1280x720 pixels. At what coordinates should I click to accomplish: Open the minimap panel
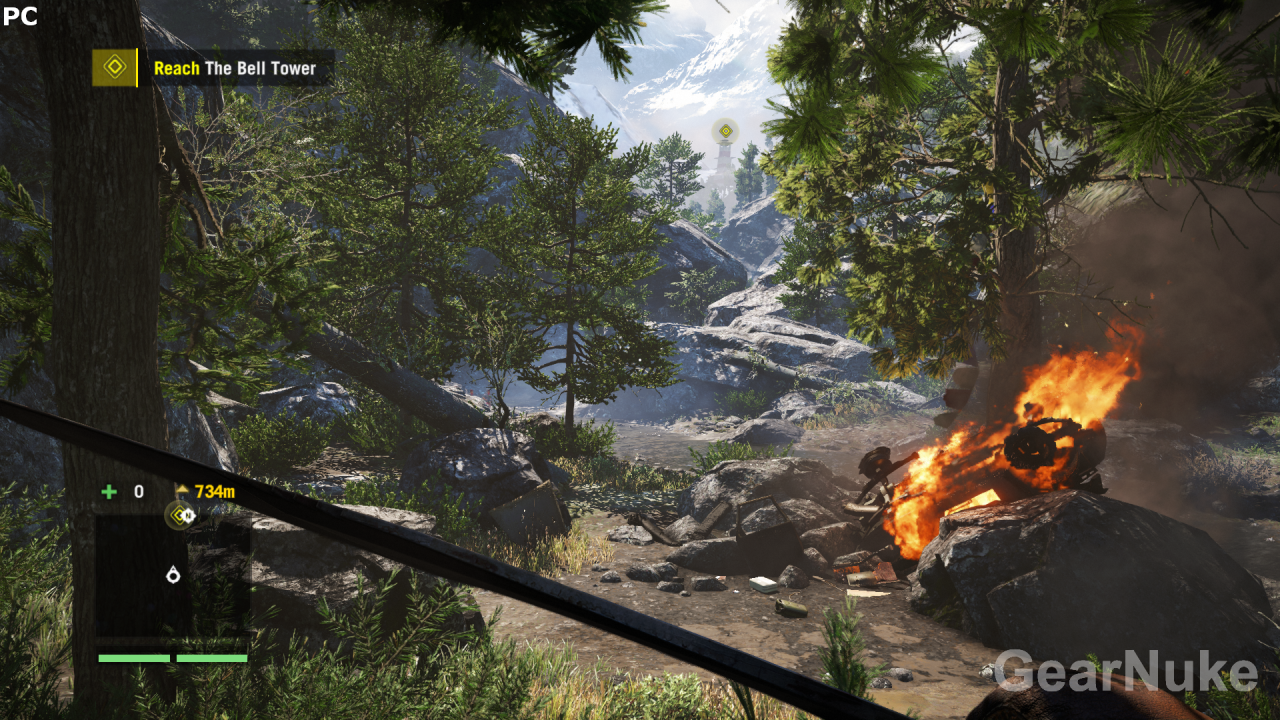pos(172,573)
